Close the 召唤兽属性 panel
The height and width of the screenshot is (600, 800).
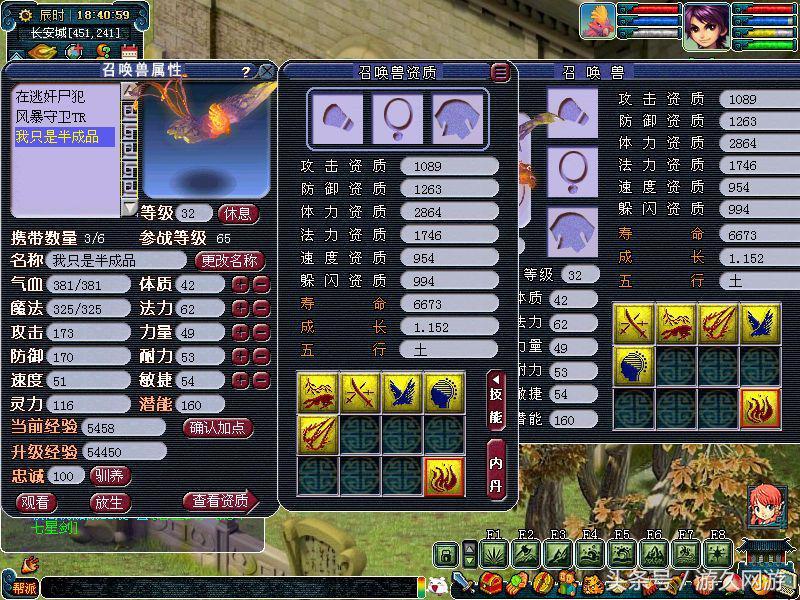266,71
